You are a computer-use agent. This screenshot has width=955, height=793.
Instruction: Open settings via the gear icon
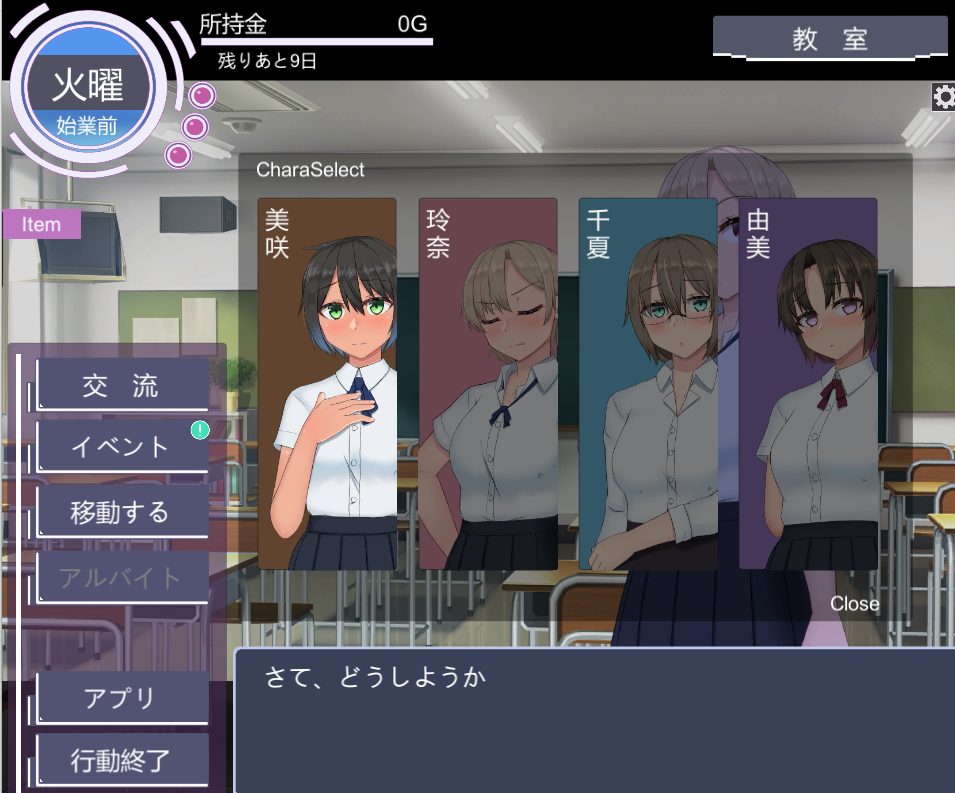pos(943,96)
